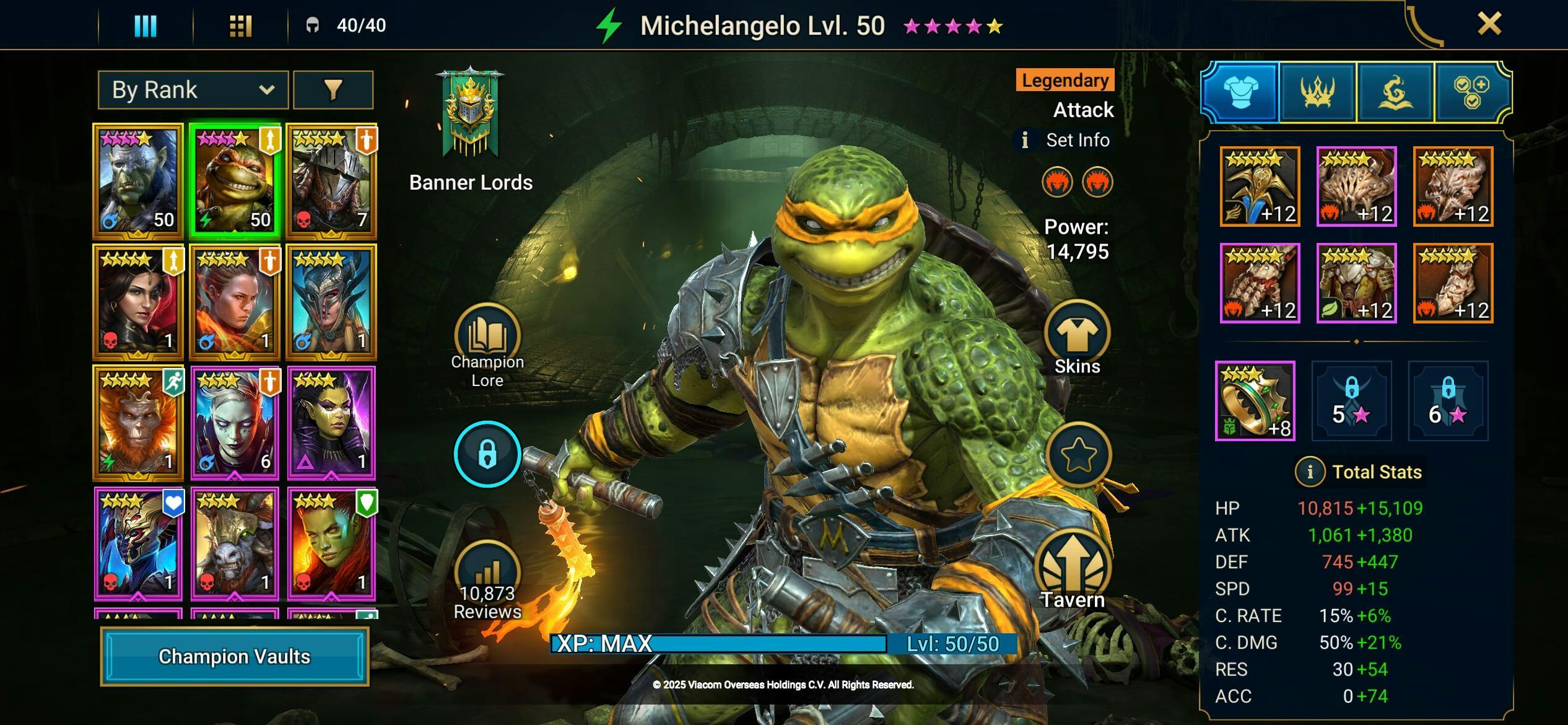Screen dimensions: 1568x725
Task: Close the champion screen with the X
Action: 1489,24
